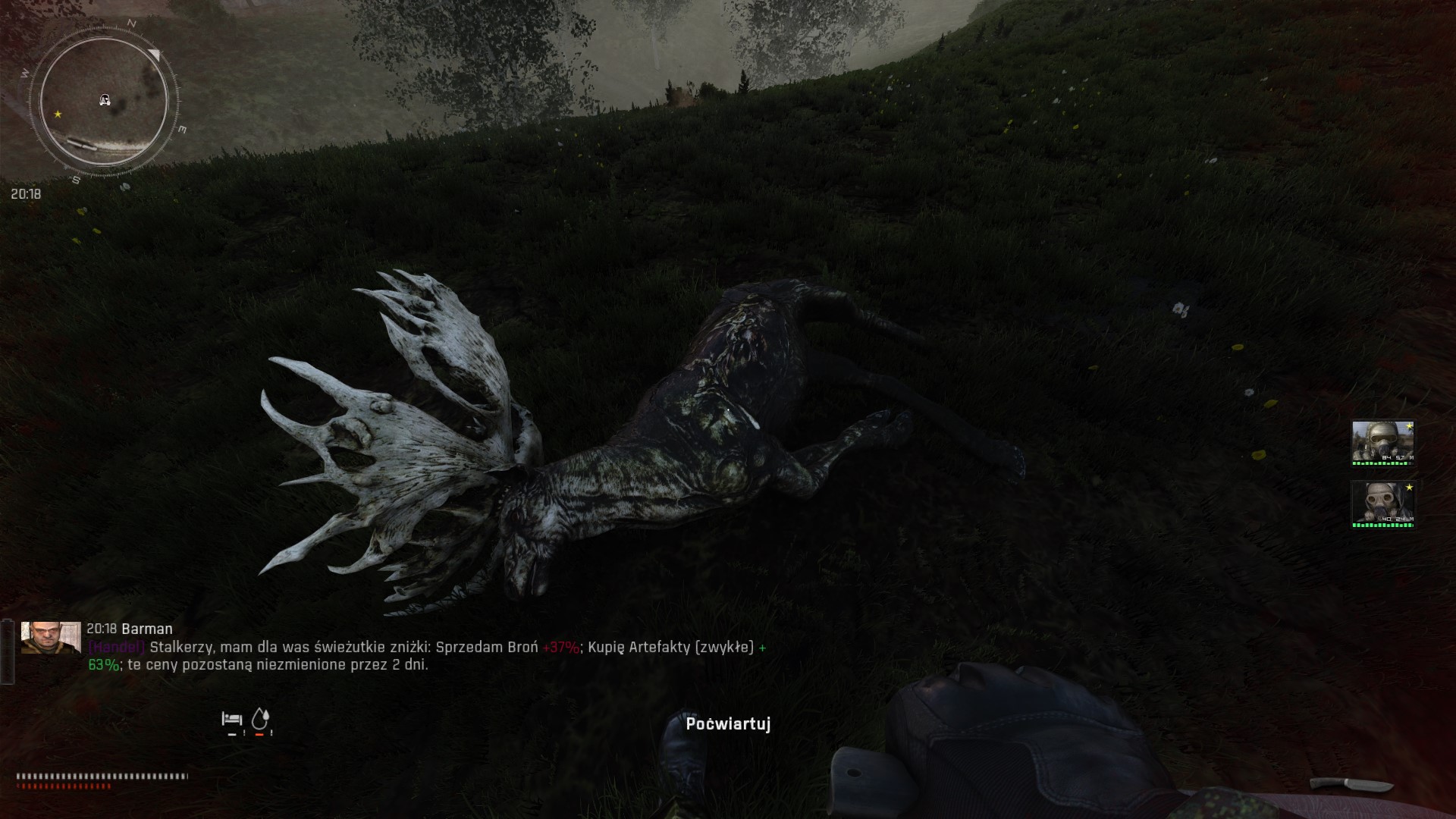This screenshot has width=1456, height=819.
Task: Click the bed sleepiness status icon
Action: pos(231,718)
